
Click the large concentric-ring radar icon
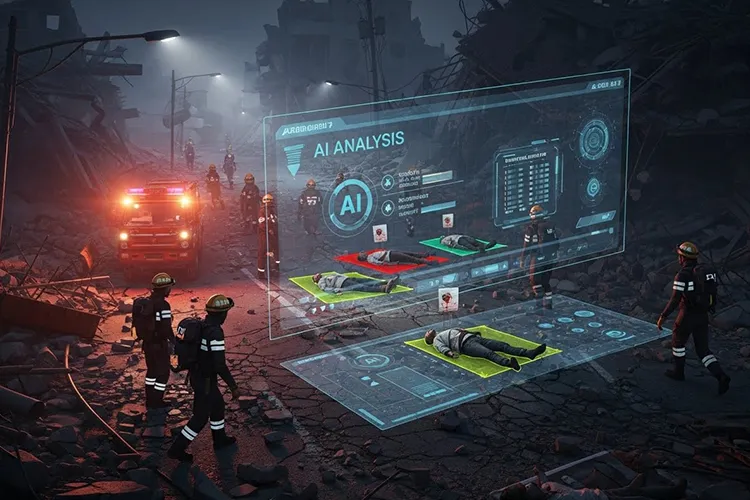(594, 138)
